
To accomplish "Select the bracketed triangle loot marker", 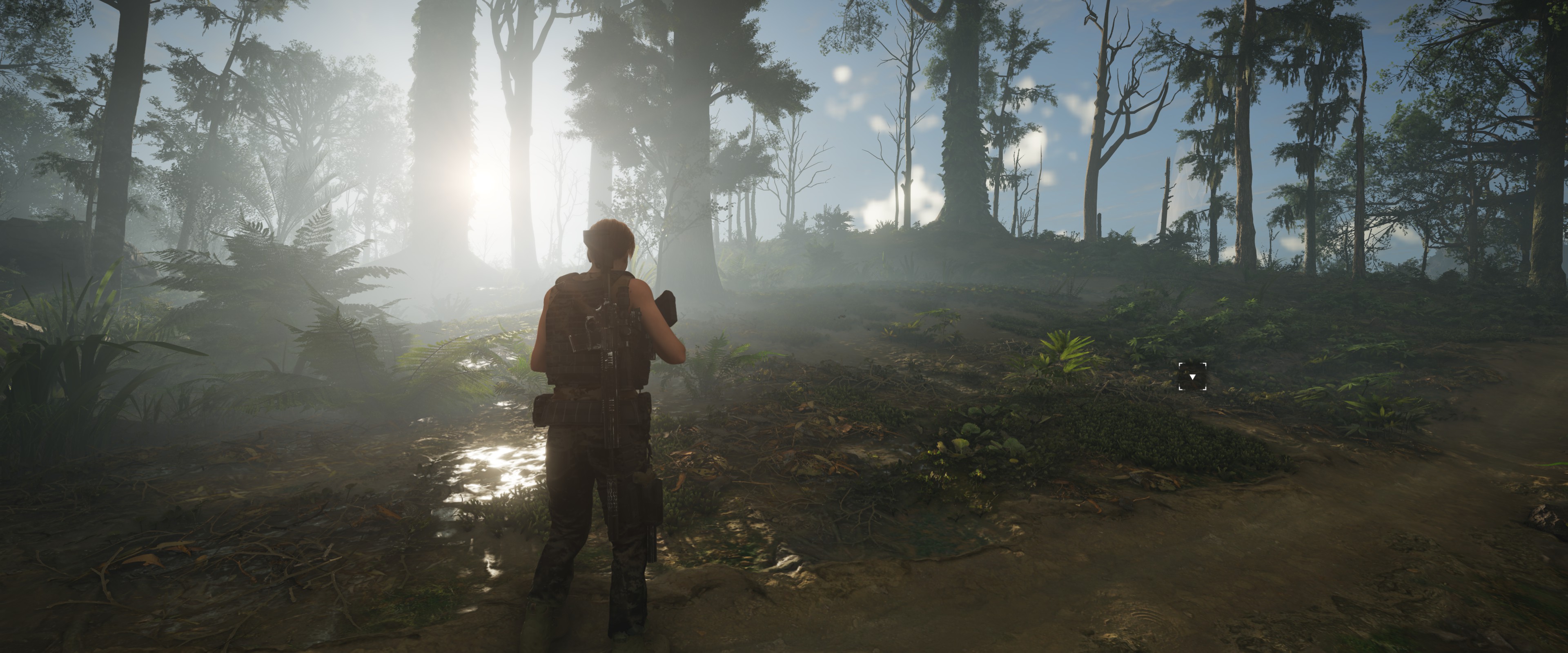I will click(x=1192, y=377).
